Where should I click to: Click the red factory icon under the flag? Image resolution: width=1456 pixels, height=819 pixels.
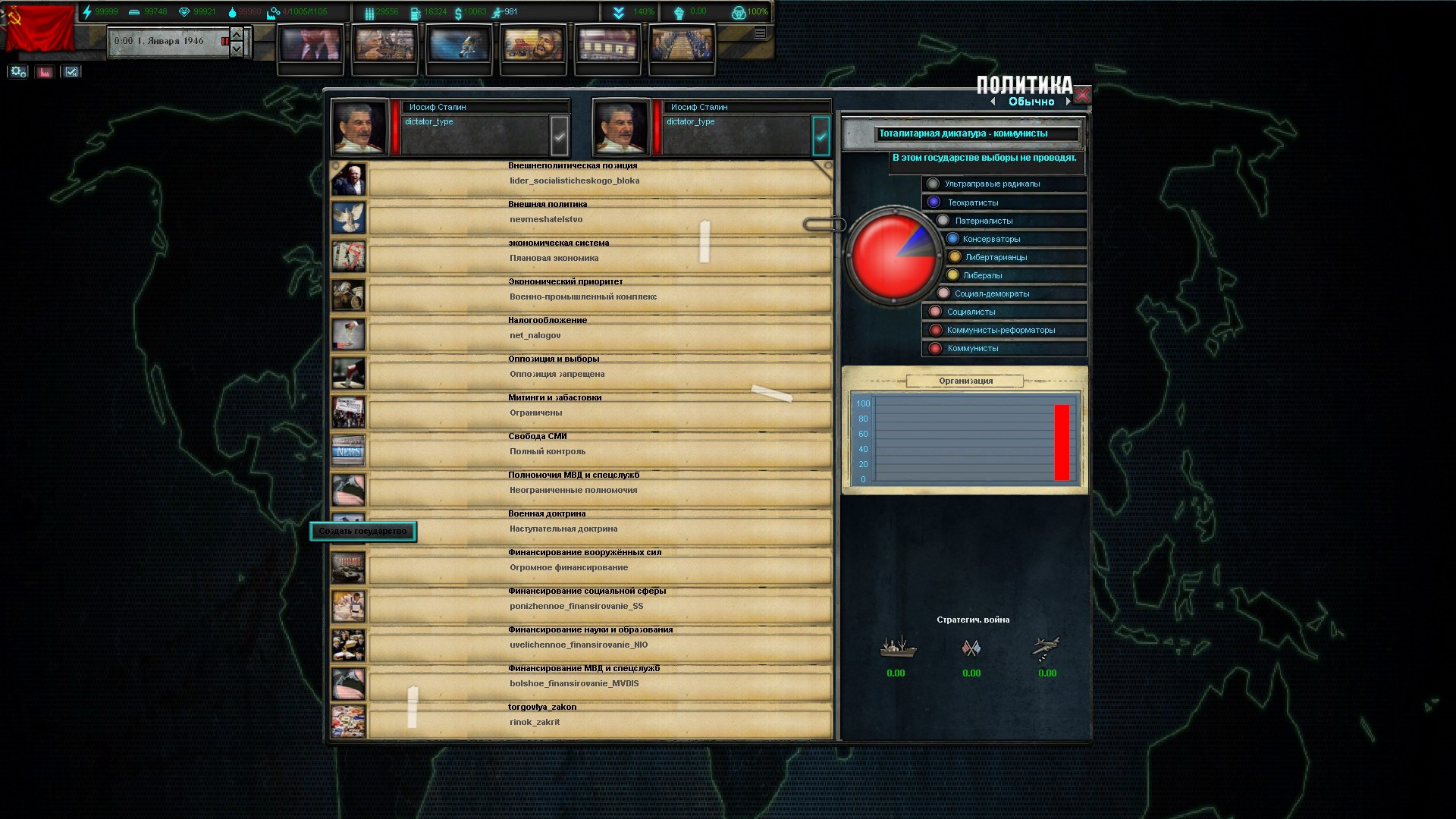[45, 72]
